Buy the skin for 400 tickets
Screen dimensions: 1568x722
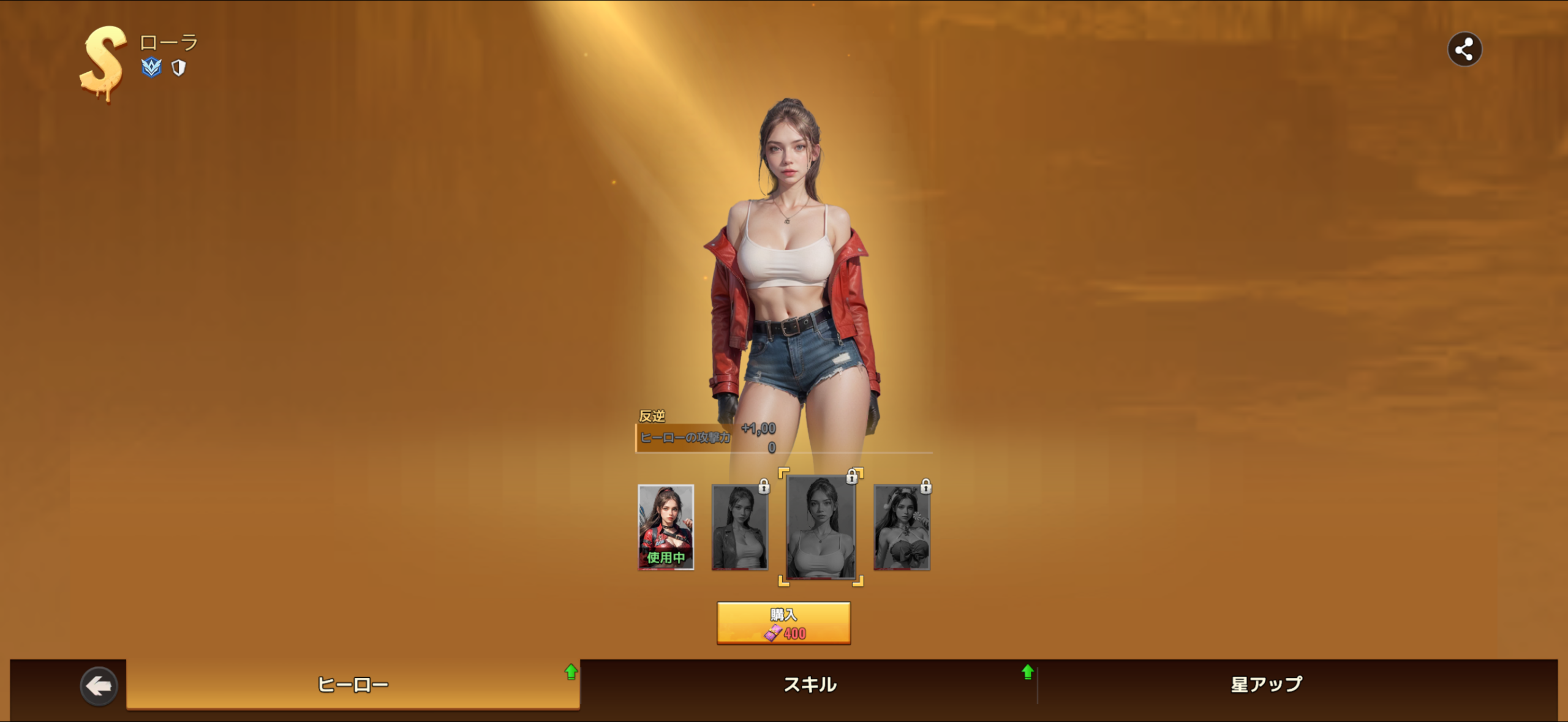[x=783, y=623]
